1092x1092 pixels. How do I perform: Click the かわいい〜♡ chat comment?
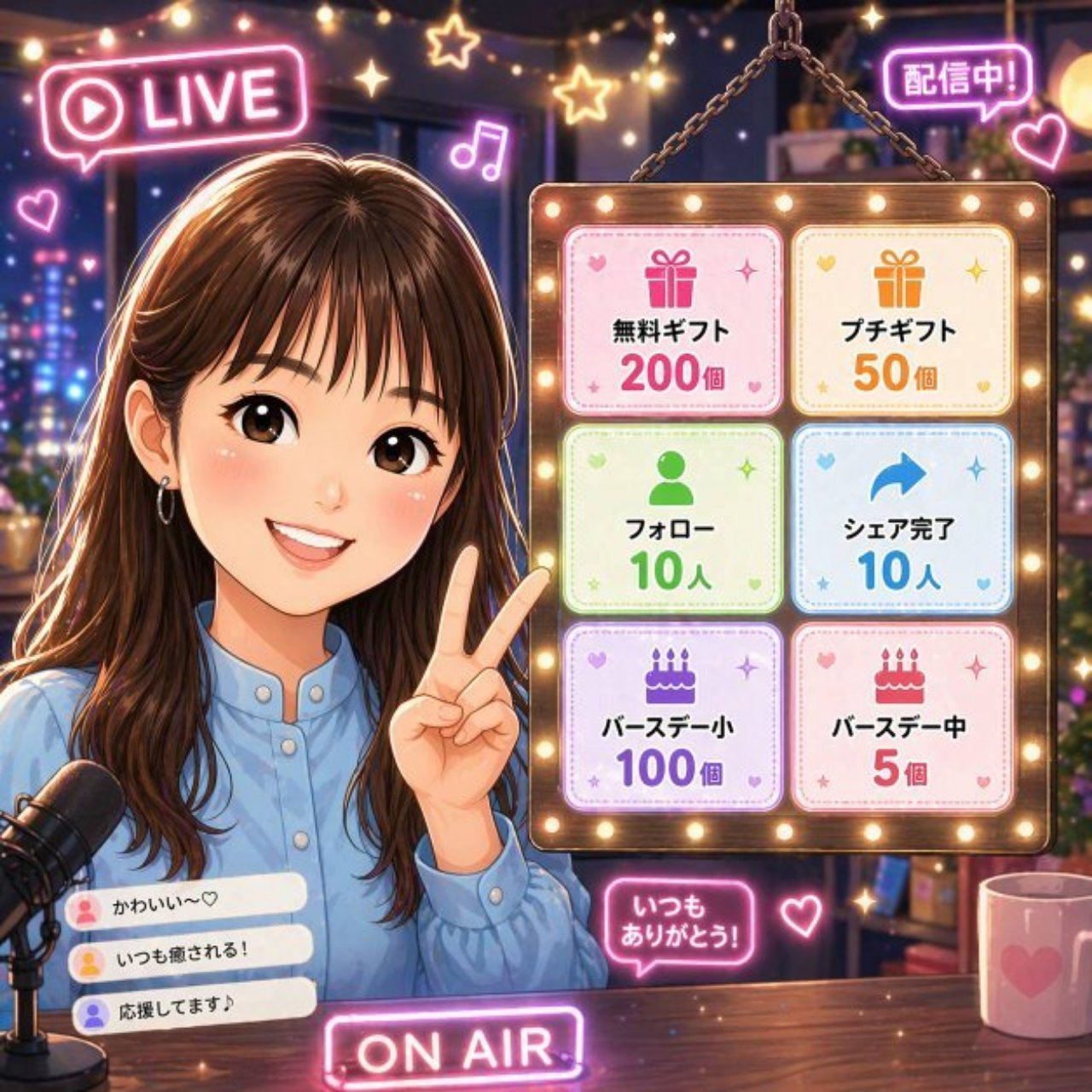(x=186, y=904)
